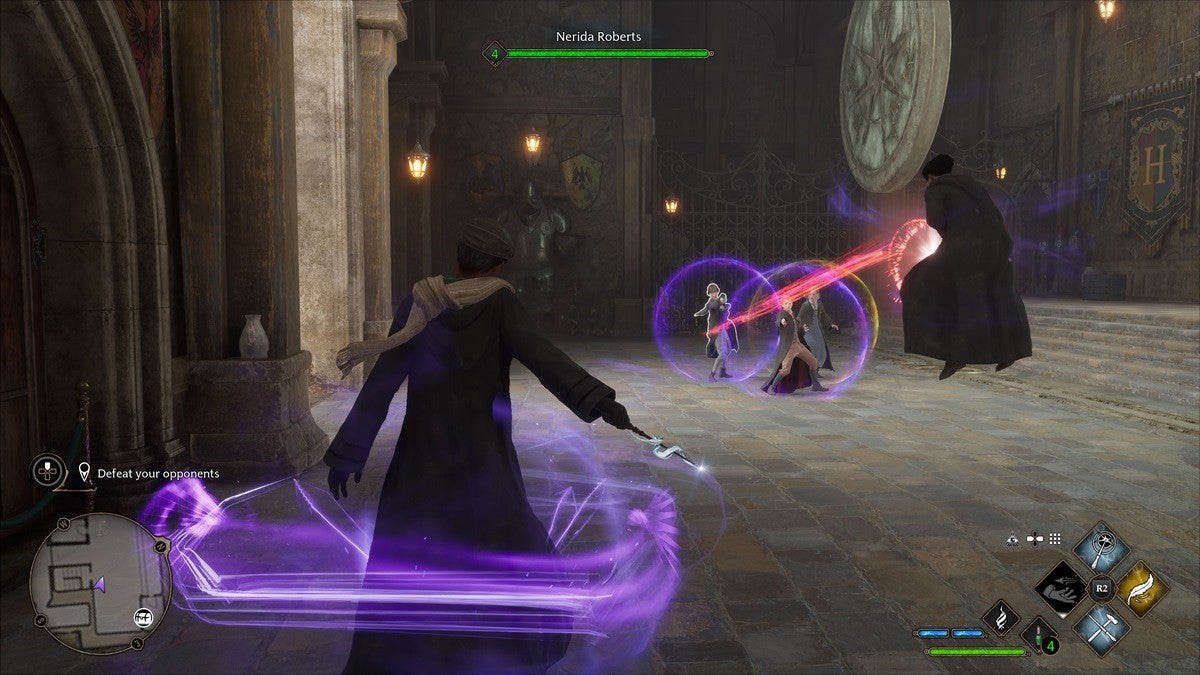
Task: Choose the glowing wand spell in the top slot
Action: click(x=1101, y=549)
